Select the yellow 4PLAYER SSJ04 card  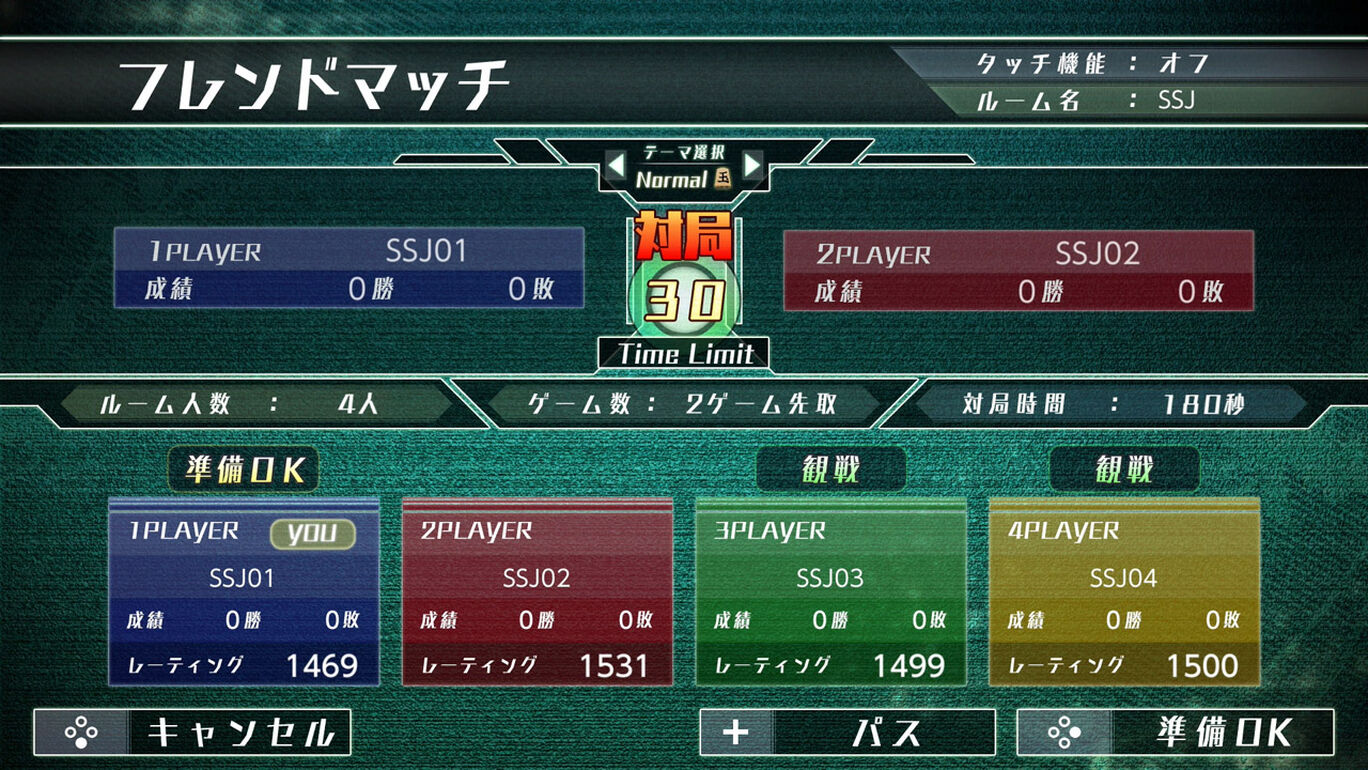[1124, 592]
